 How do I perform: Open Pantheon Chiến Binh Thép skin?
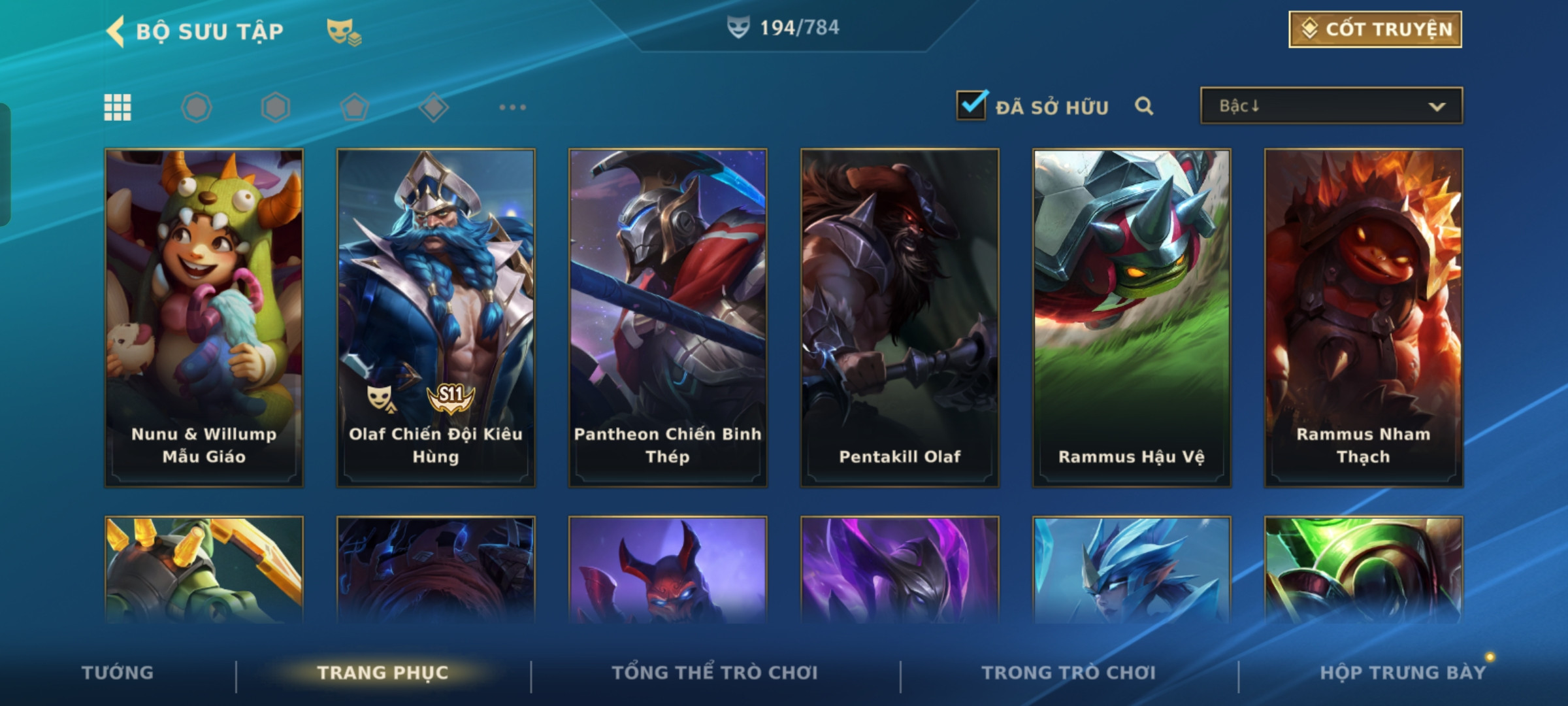click(x=668, y=318)
